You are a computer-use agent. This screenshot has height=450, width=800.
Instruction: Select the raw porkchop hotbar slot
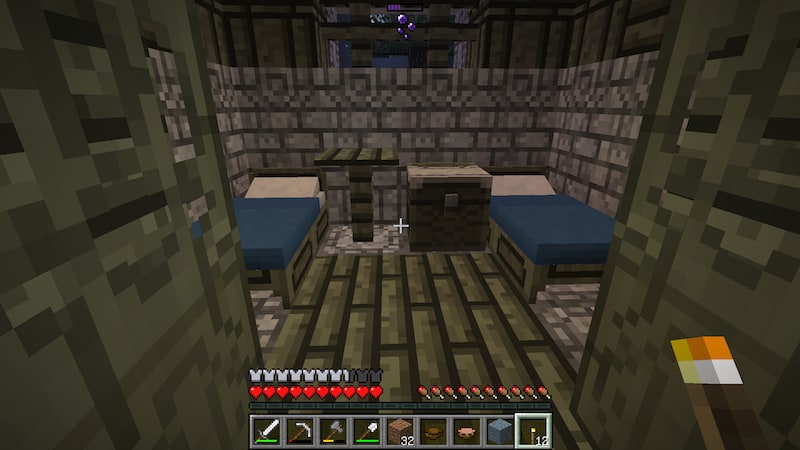click(x=466, y=431)
